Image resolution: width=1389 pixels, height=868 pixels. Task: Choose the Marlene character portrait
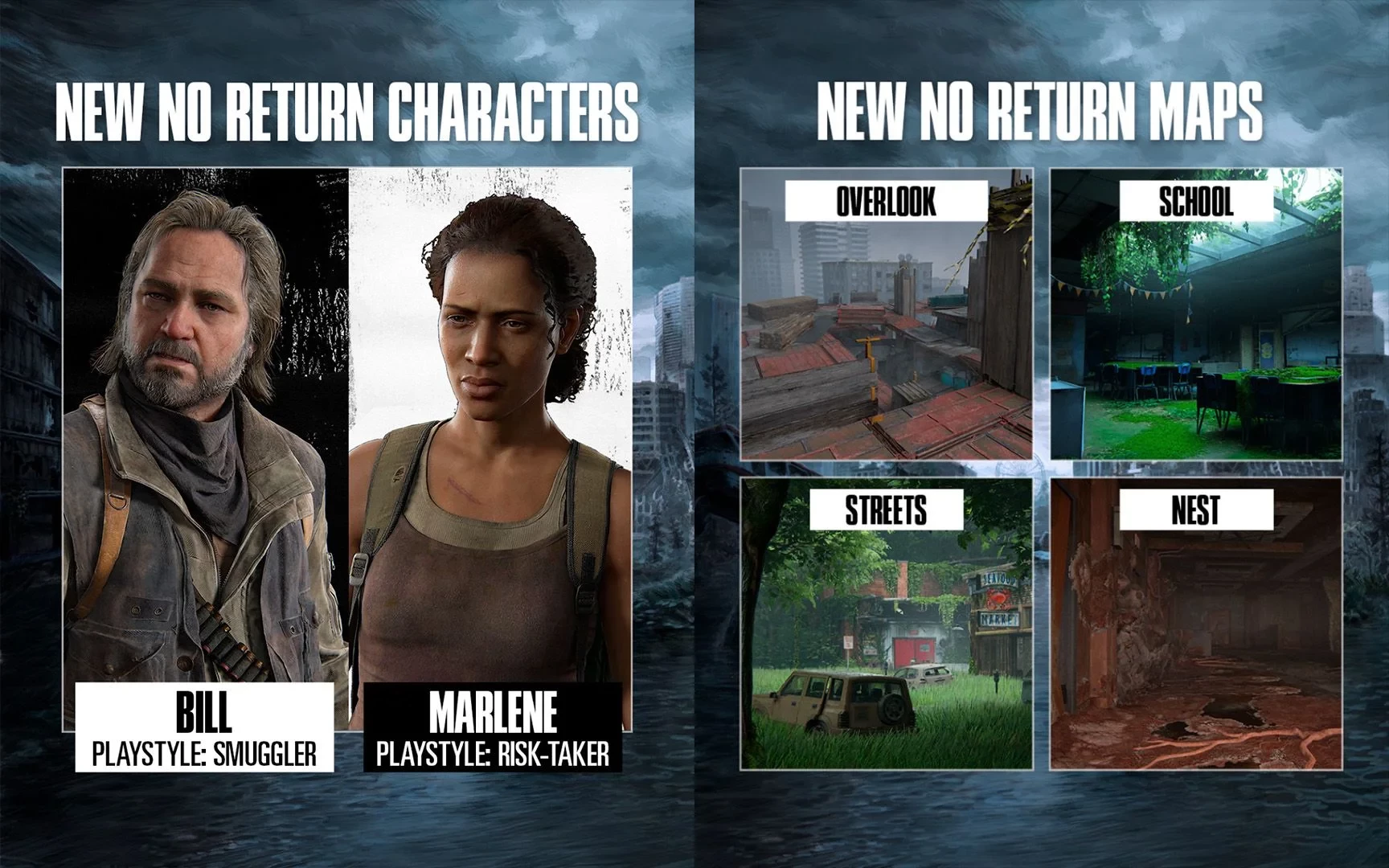point(490,434)
